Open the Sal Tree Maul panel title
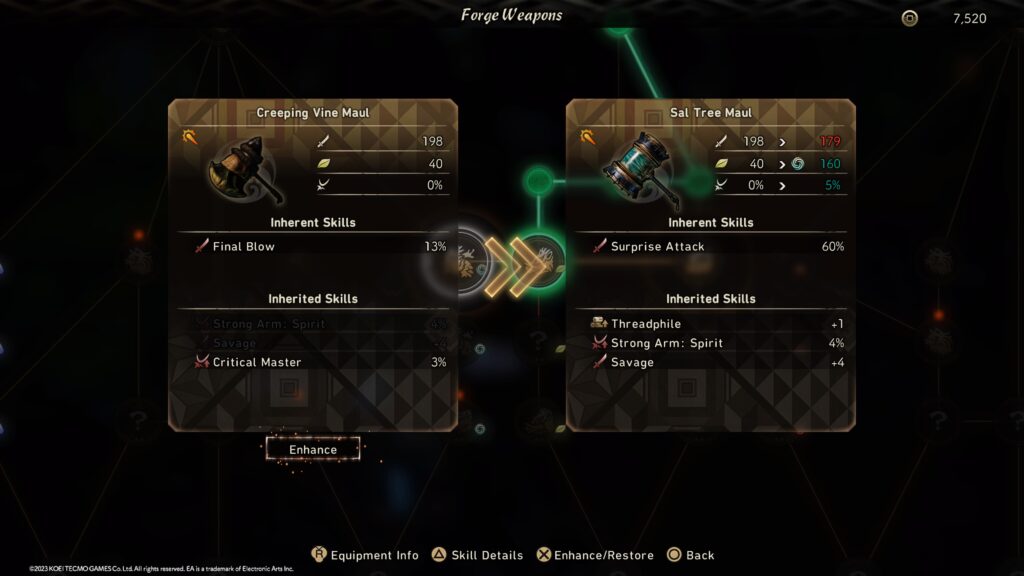Image resolution: width=1024 pixels, height=576 pixels. [x=711, y=113]
